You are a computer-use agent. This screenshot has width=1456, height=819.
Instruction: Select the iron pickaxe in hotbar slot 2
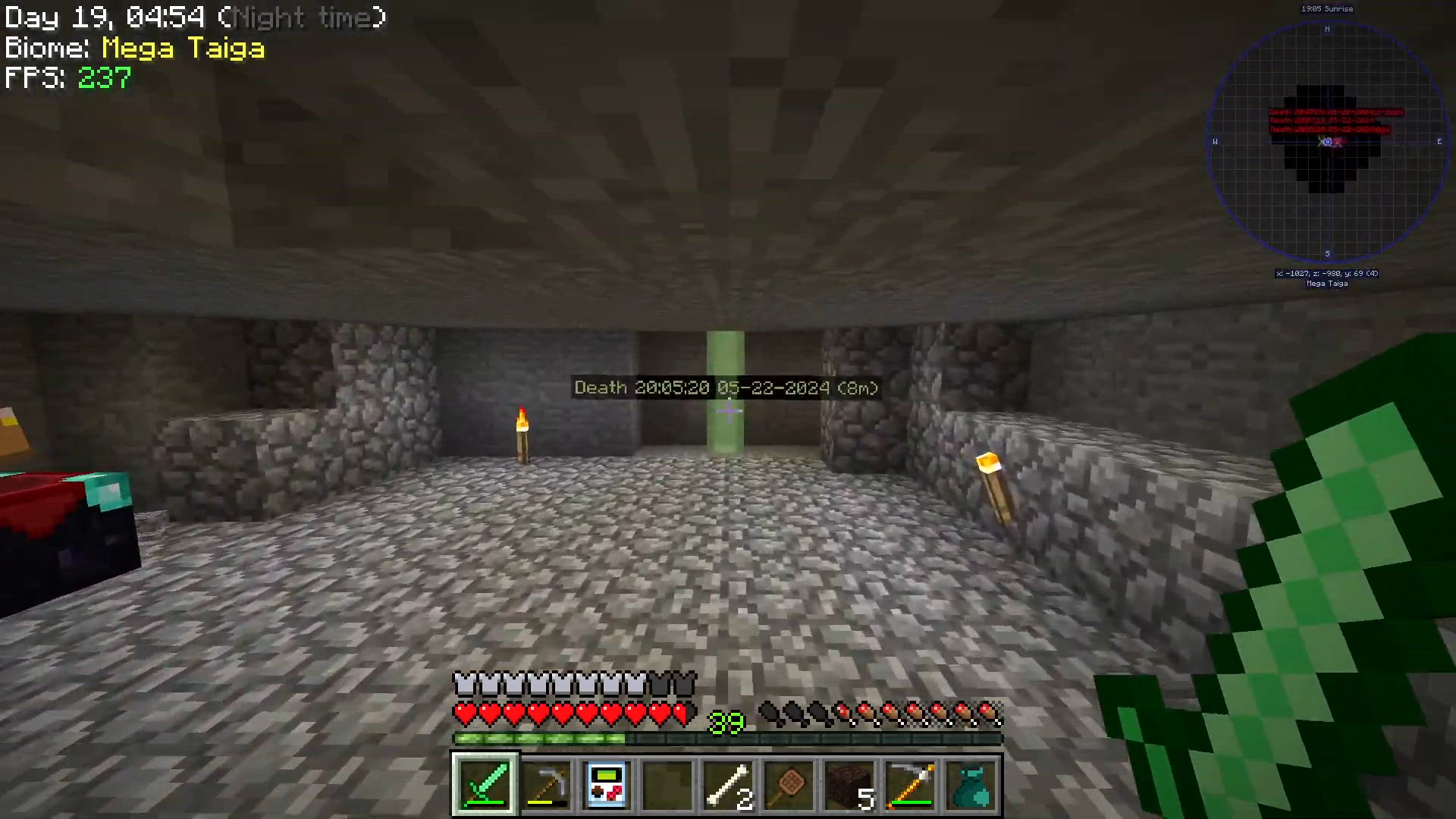[x=547, y=784]
